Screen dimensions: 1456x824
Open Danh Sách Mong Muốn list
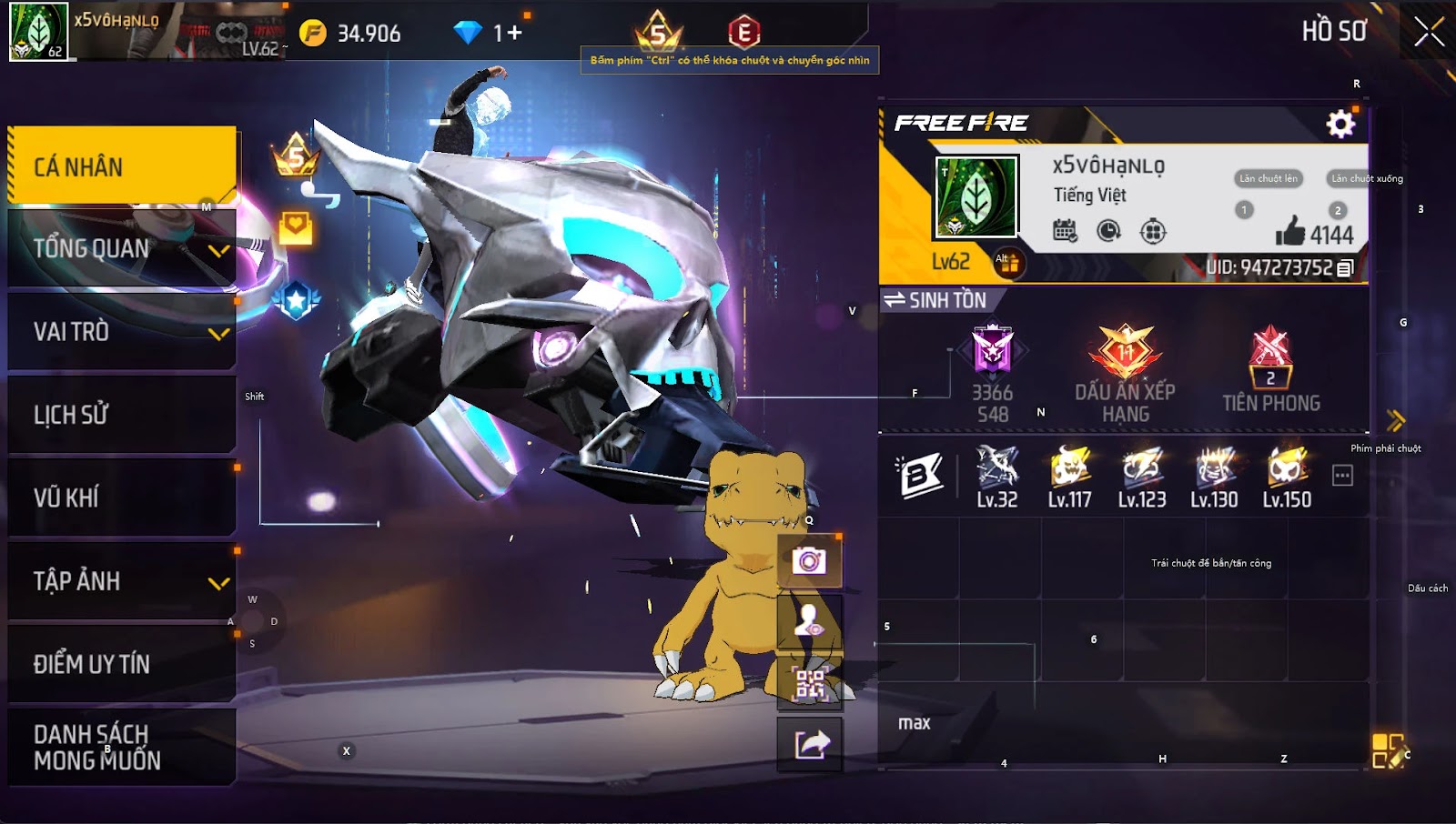point(122,747)
